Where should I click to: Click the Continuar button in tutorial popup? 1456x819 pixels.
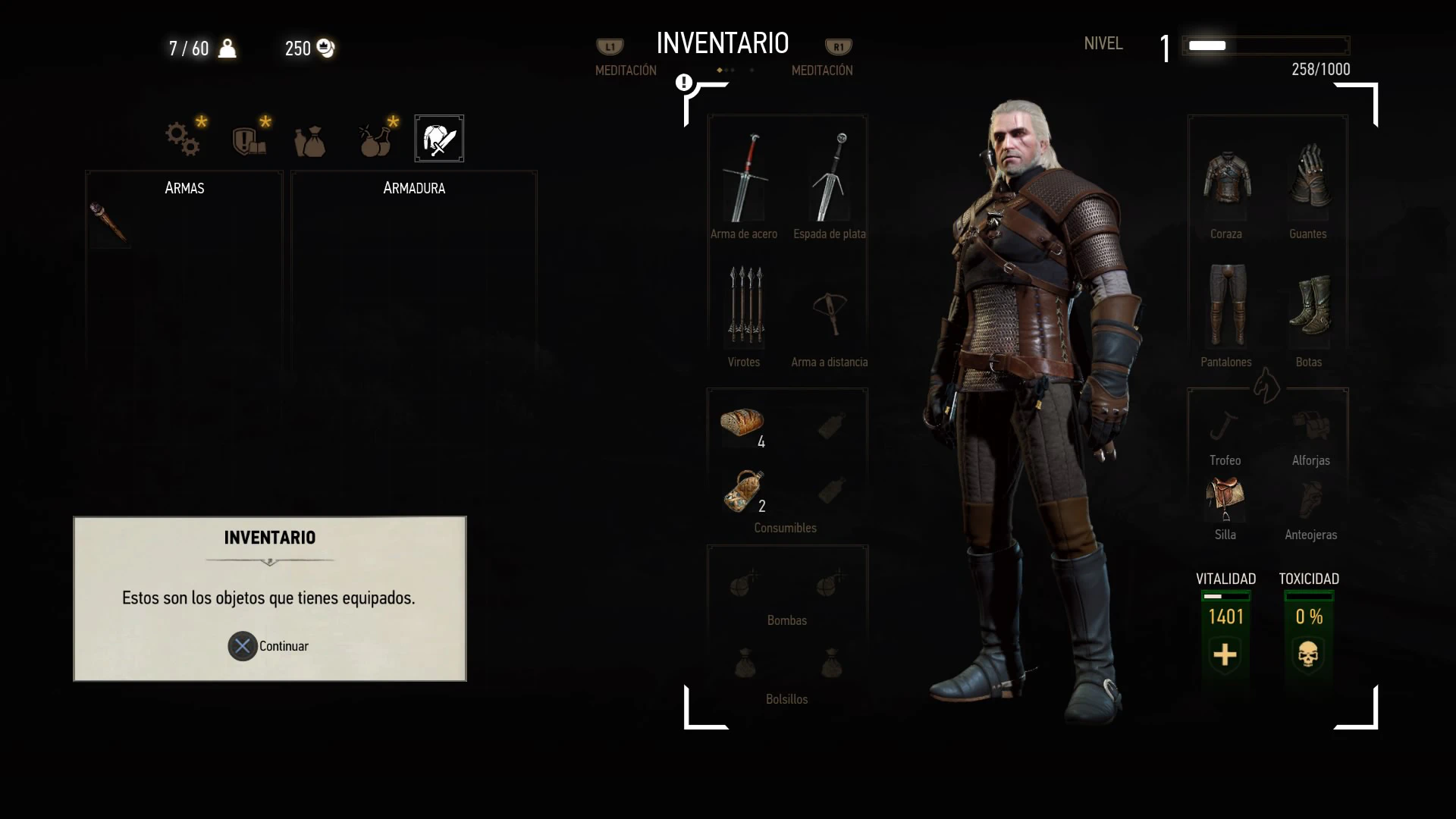pyautogui.click(x=269, y=646)
